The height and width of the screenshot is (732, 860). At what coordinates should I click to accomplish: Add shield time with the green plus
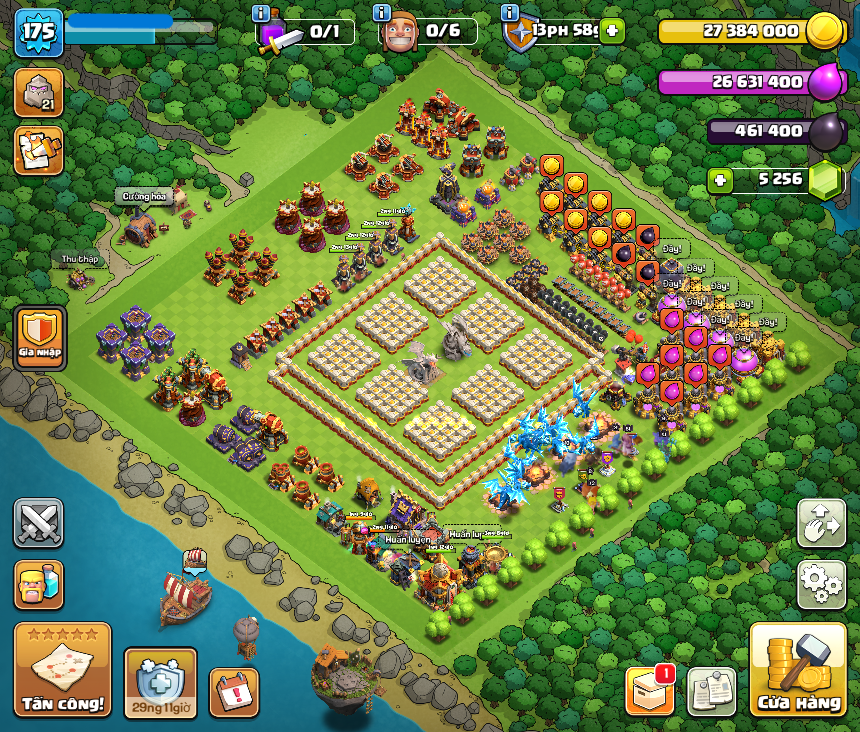[611, 31]
